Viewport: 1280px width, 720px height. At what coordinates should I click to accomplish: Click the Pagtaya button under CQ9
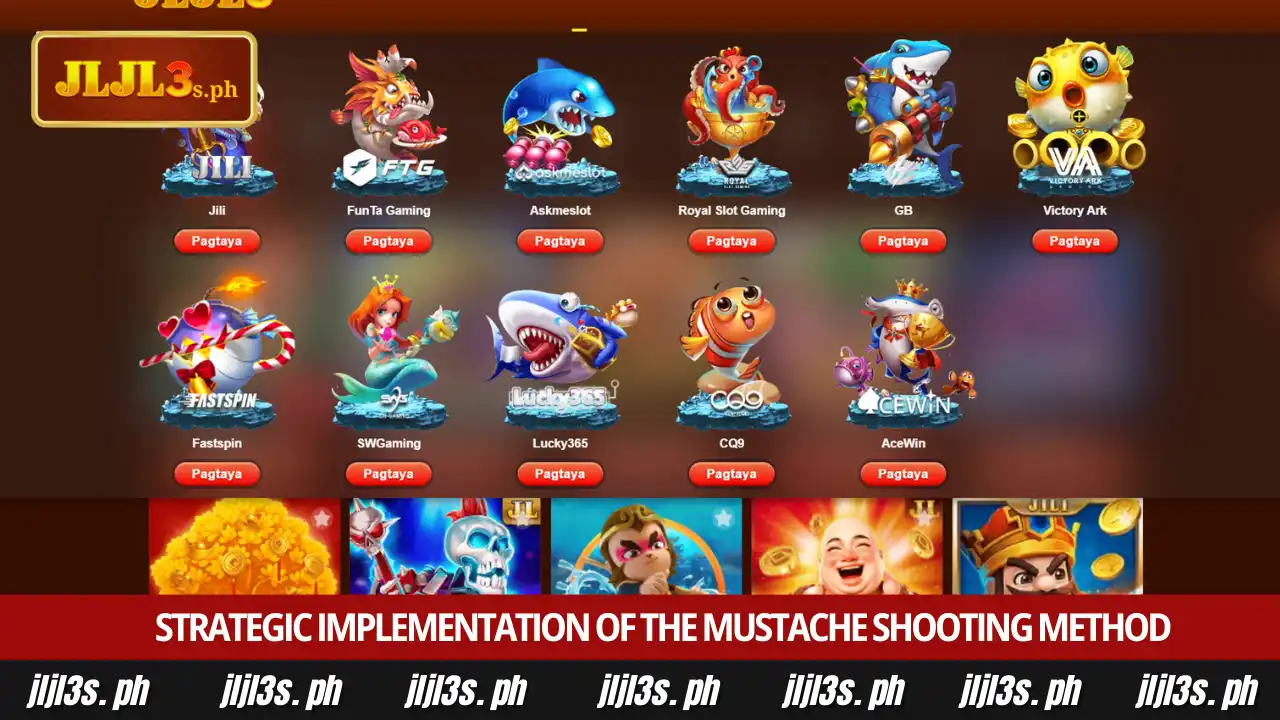[x=731, y=474]
